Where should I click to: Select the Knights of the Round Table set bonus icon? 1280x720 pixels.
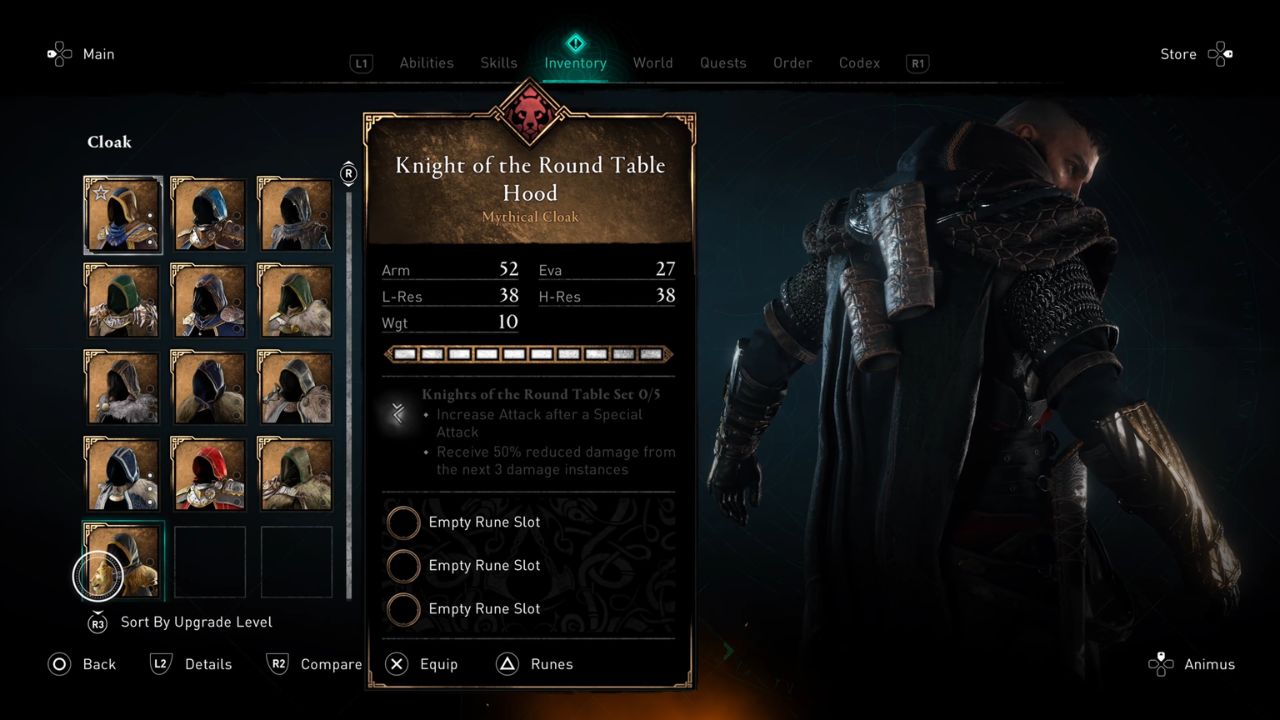click(x=397, y=413)
